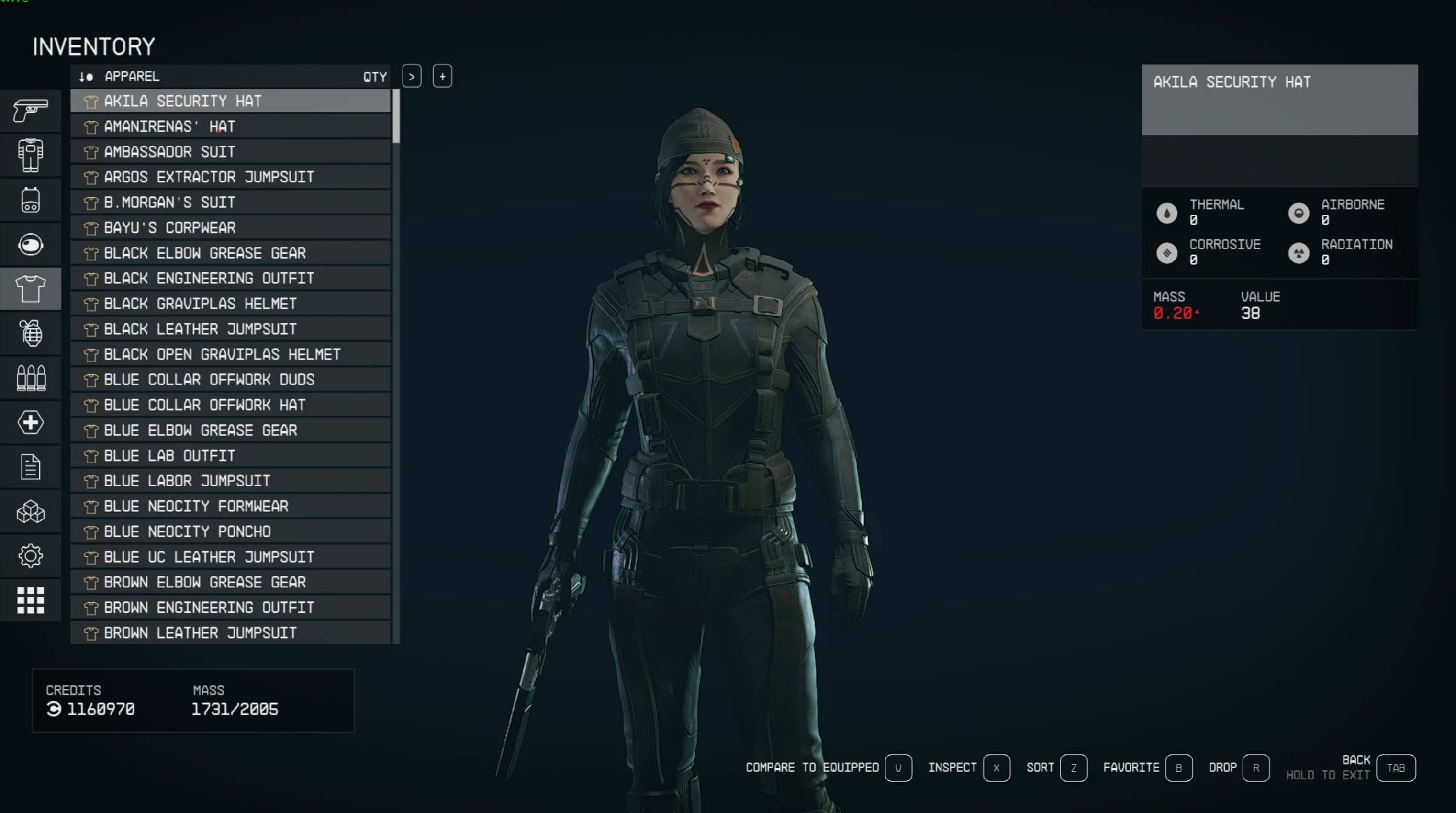Open the gear-icon misc category

click(31, 556)
